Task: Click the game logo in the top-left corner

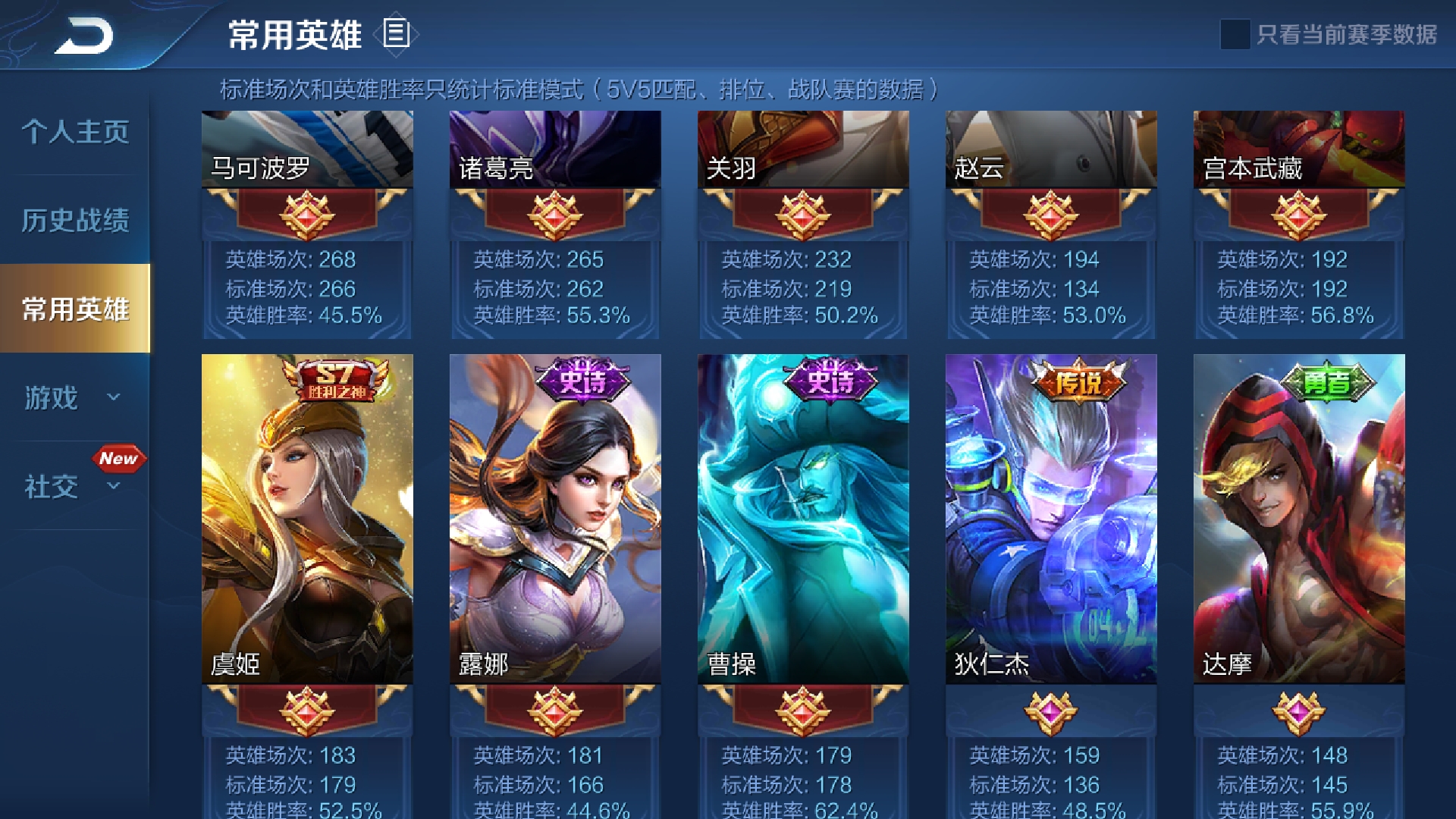Action: [x=86, y=34]
